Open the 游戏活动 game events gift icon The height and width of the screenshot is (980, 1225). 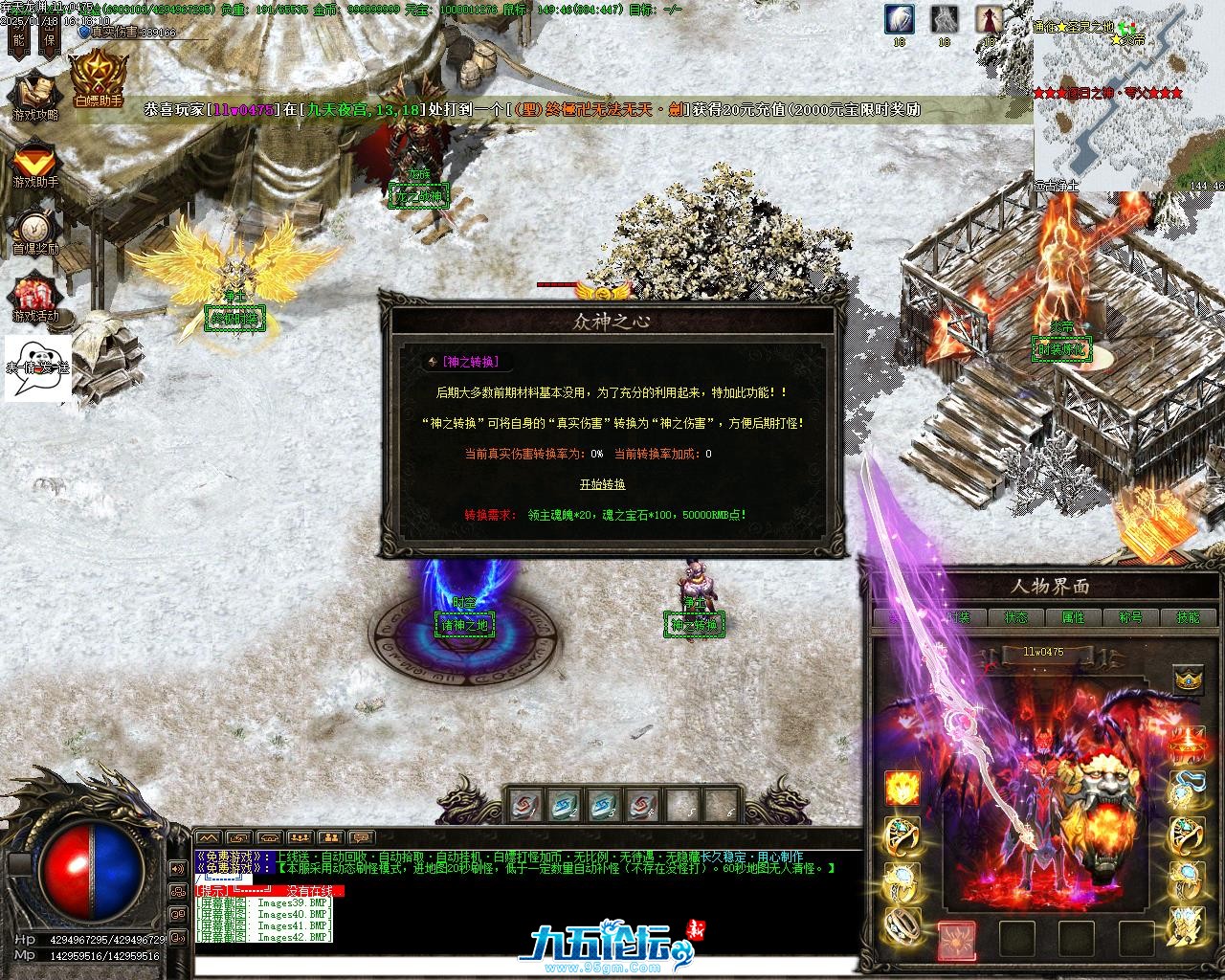(x=35, y=297)
